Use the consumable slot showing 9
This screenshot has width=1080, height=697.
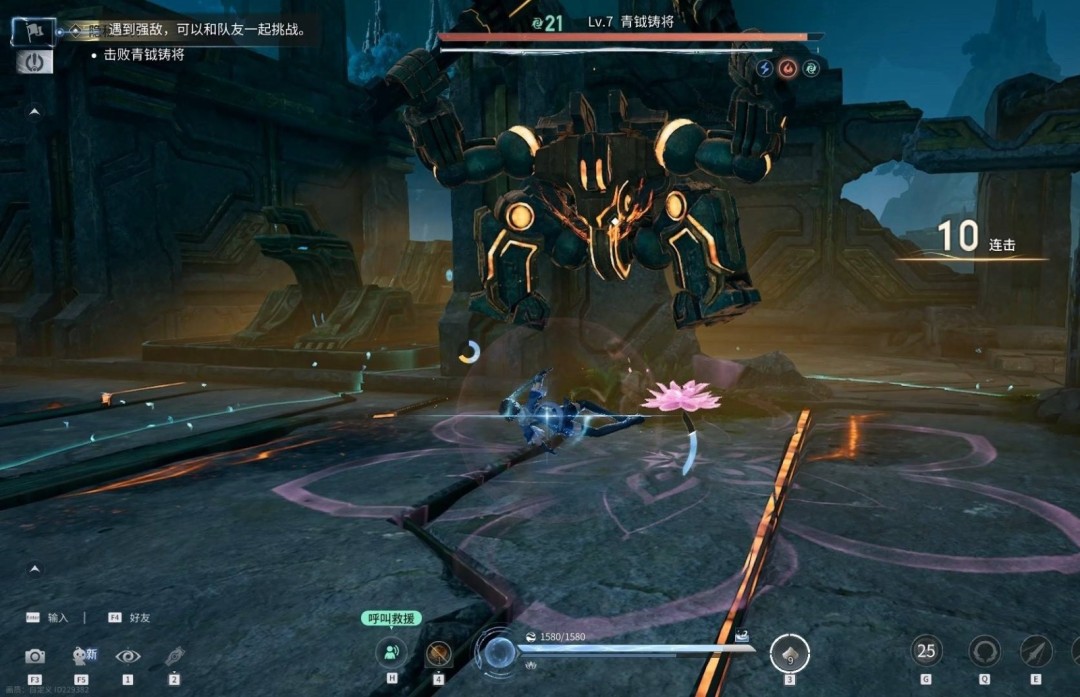coord(789,654)
